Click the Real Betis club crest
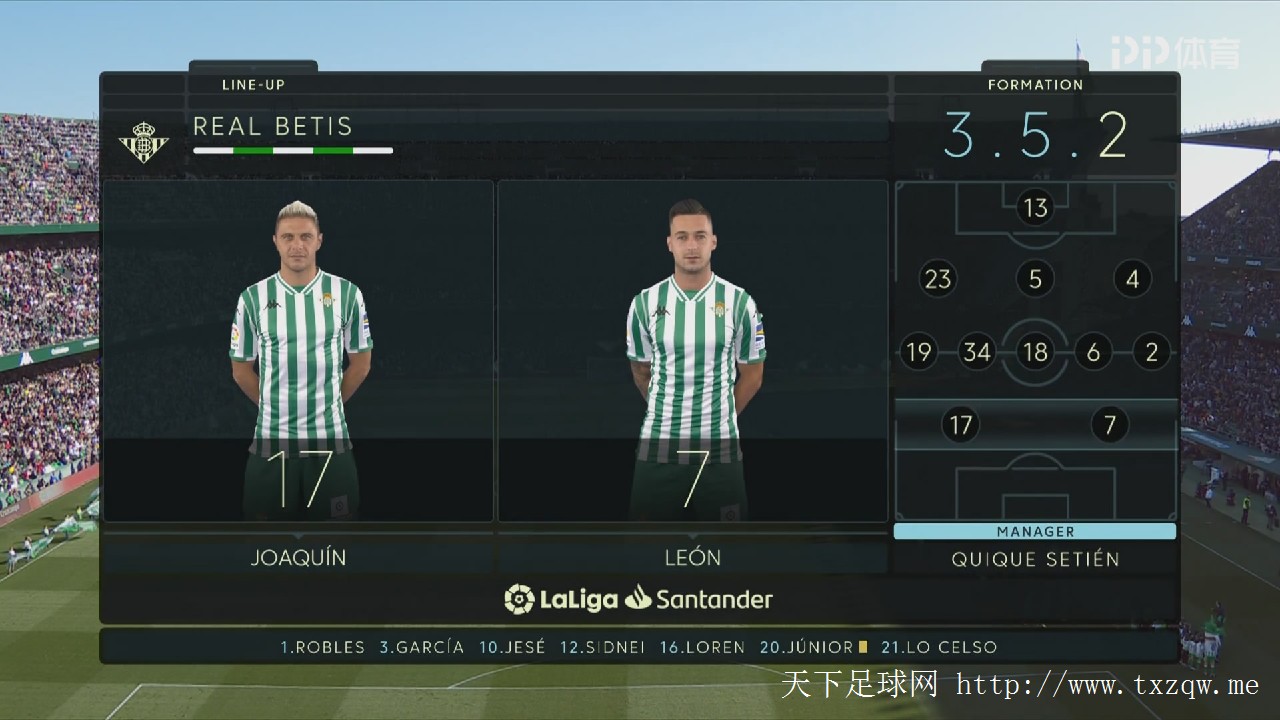The height and width of the screenshot is (720, 1280). [144, 142]
